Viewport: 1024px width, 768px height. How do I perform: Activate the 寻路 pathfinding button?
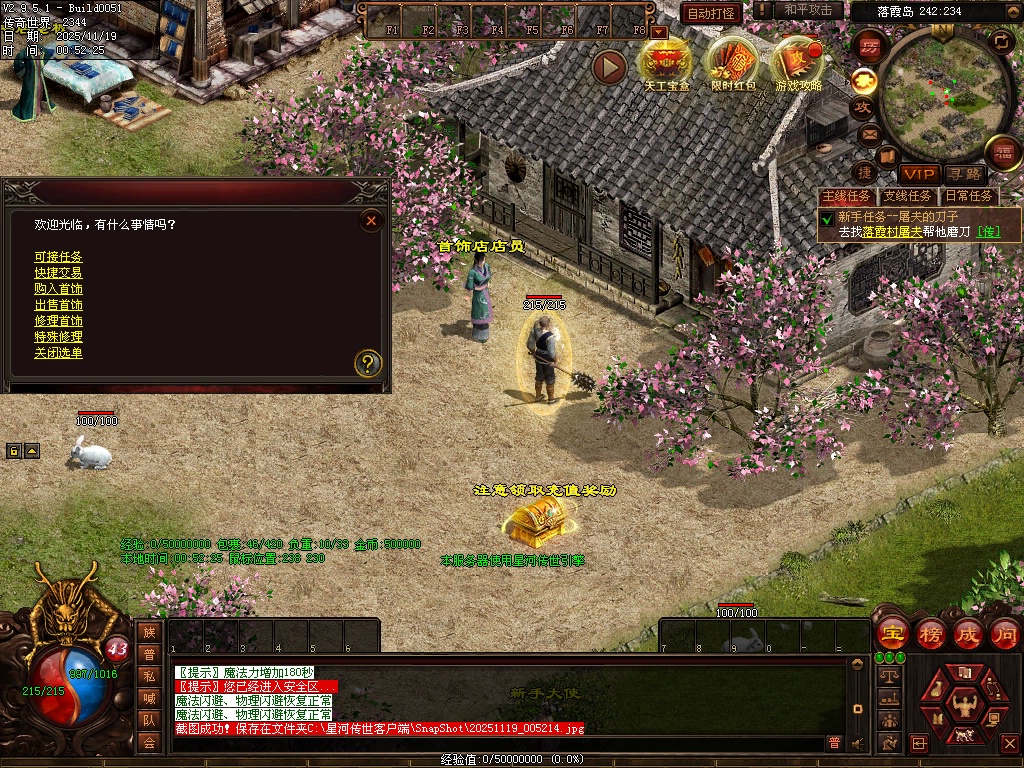click(x=965, y=174)
